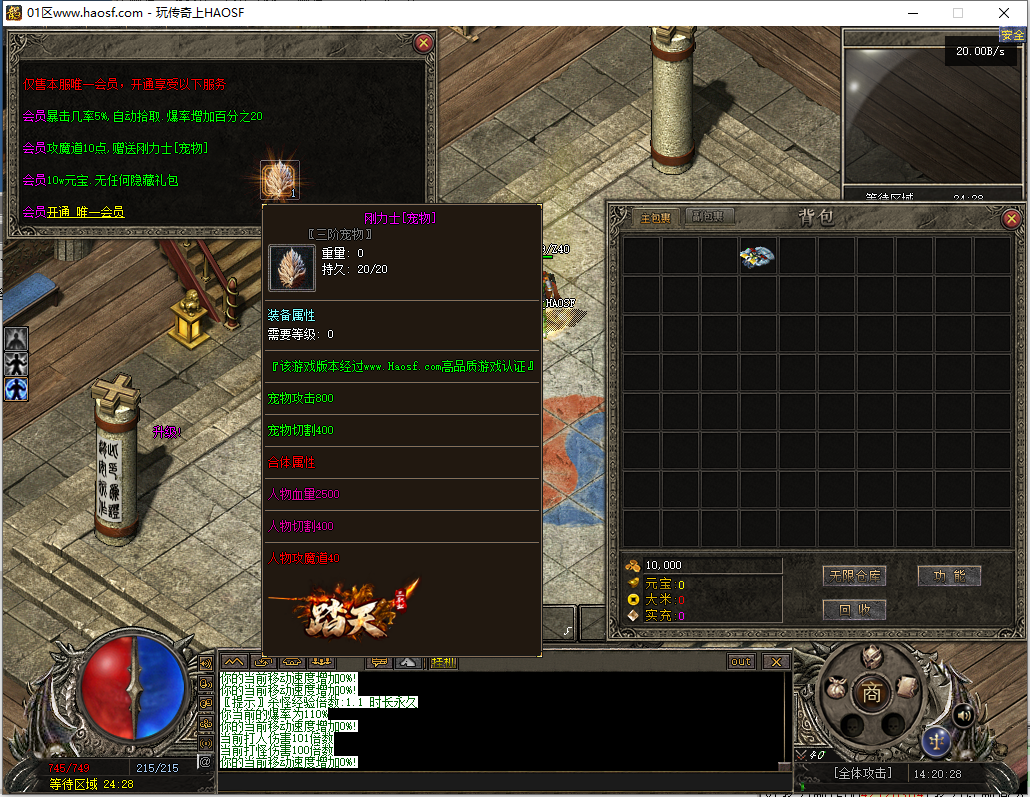Viewport: 1030px width, 797px height.
Task: Focus the chat input field
Action: click(x=500, y=779)
